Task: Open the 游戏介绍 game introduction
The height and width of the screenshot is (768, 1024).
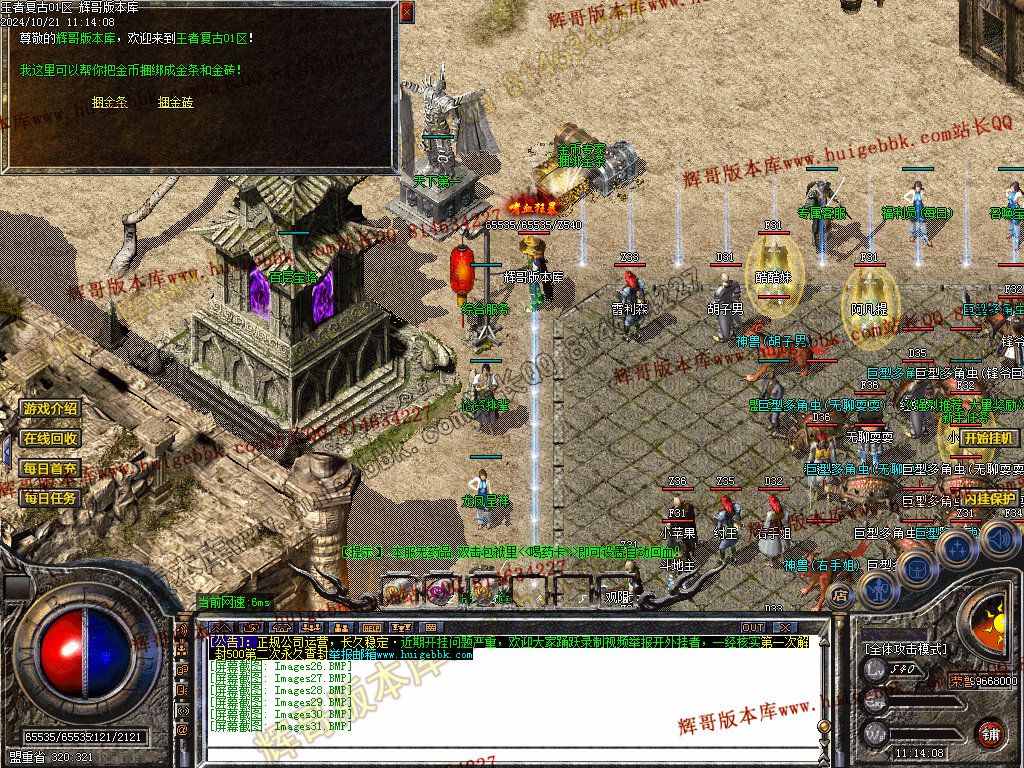Action: (x=50, y=408)
